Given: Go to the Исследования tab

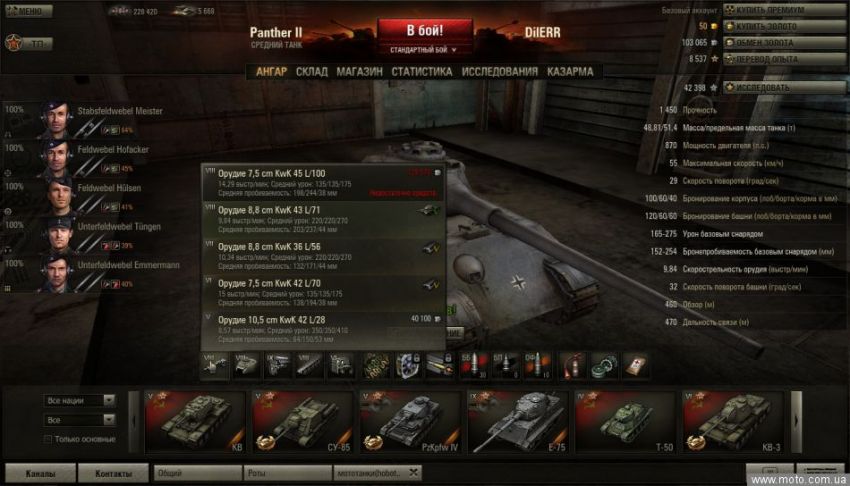Looking at the screenshot, I should pyautogui.click(x=499, y=72).
